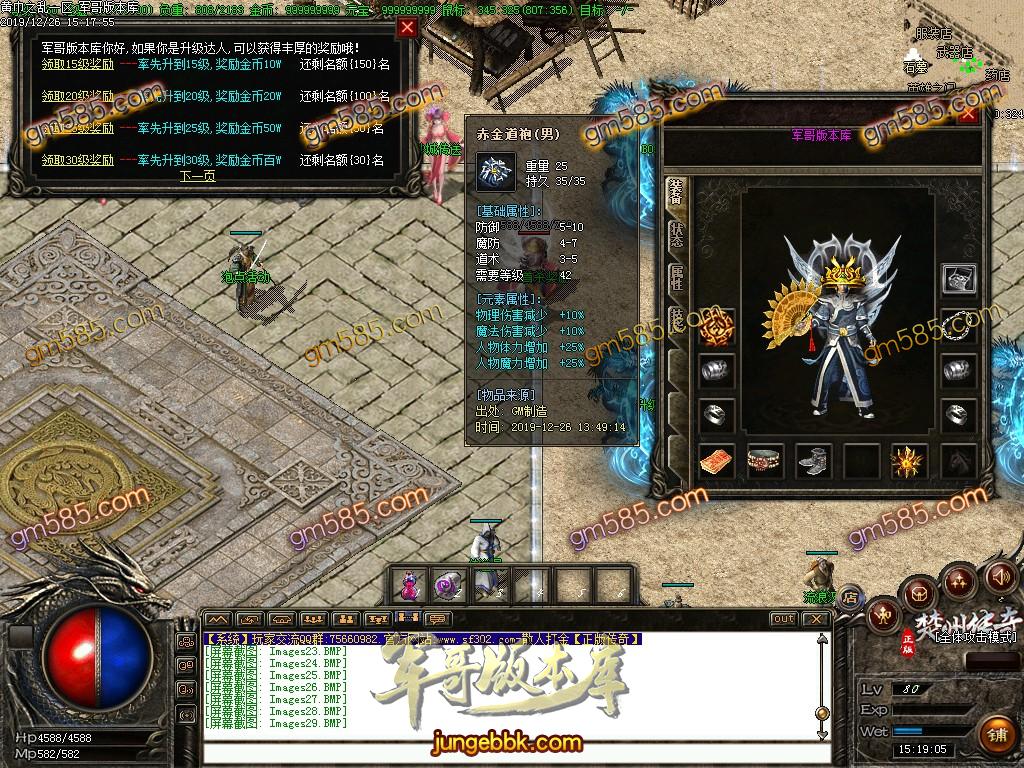This screenshot has height=768, width=1024.
Task: Close the chat window with X
Action: (817, 619)
